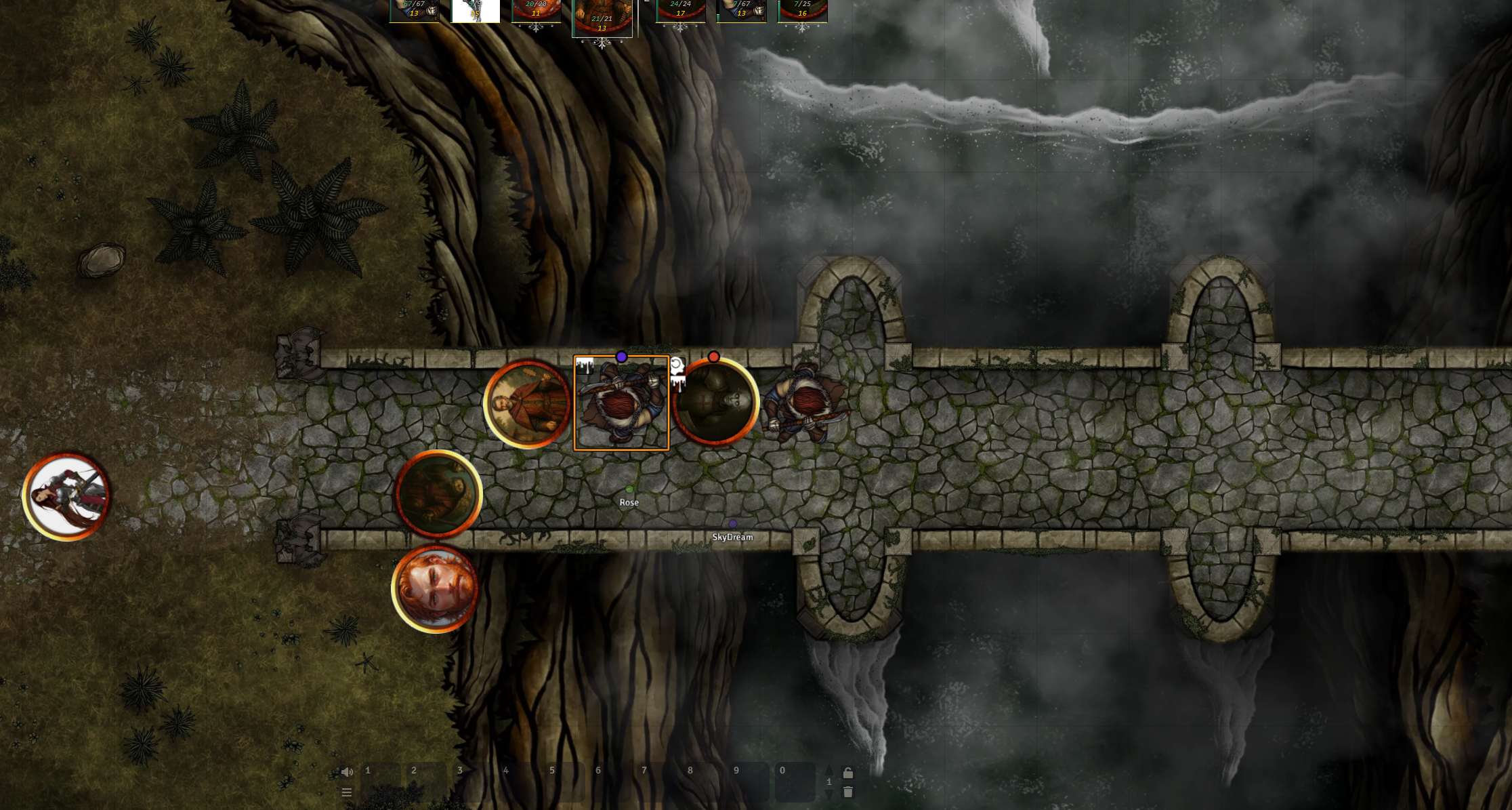Select macro hotbar slot 5
This screenshot has height=810, width=1512.
[x=566, y=782]
